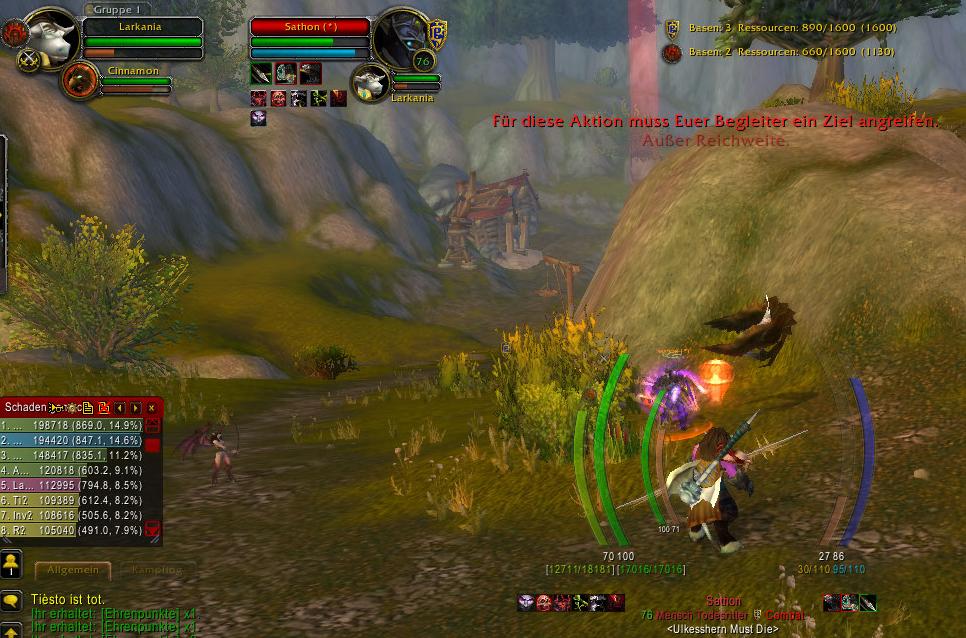Go to next damage meter mode arrow
The image size is (966, 638).
(x=136, y=408)
